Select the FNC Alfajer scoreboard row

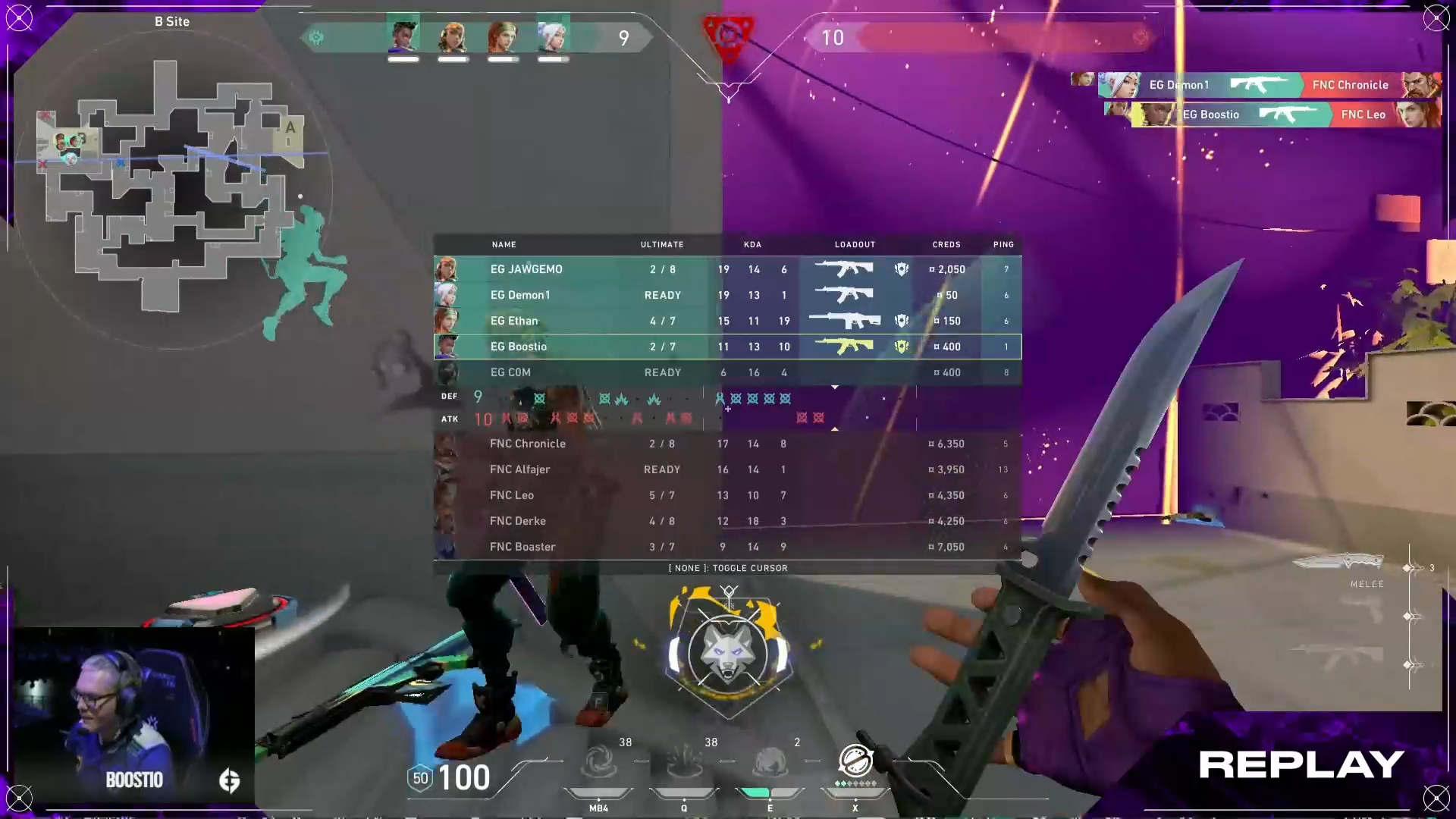click(x=726, y=469)
